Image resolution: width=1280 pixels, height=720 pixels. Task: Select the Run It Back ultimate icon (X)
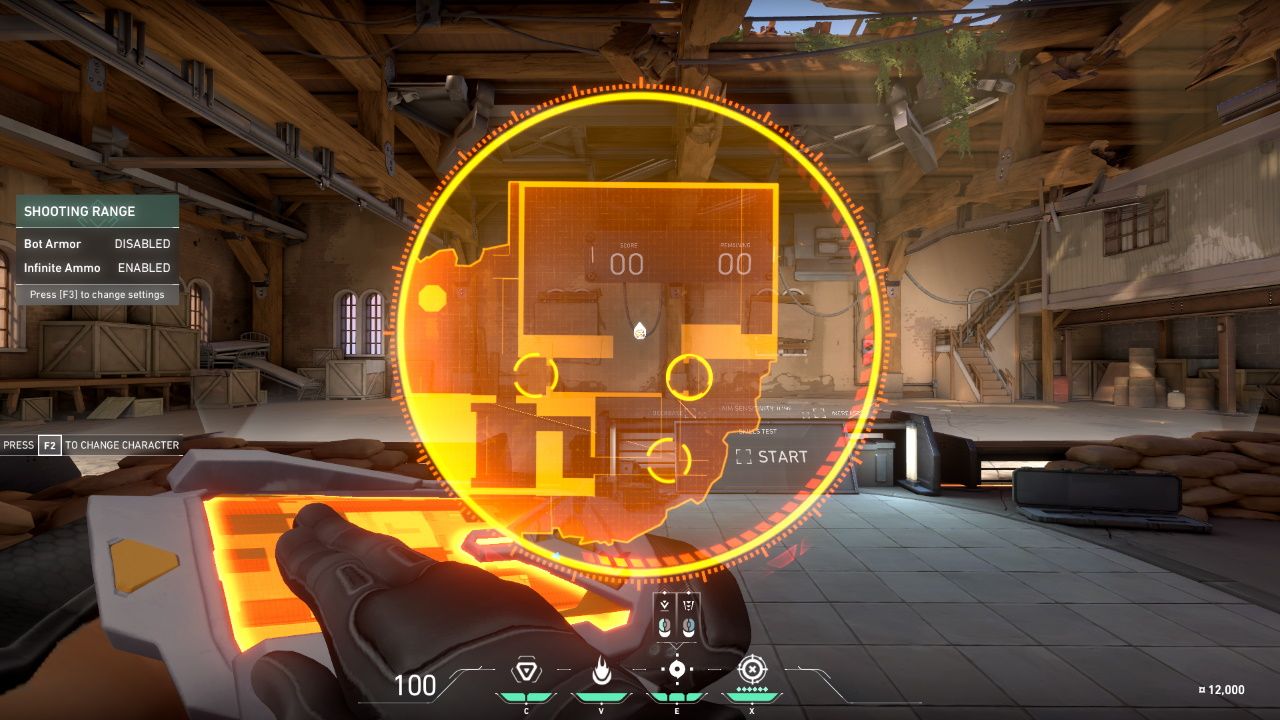(752, 669)
